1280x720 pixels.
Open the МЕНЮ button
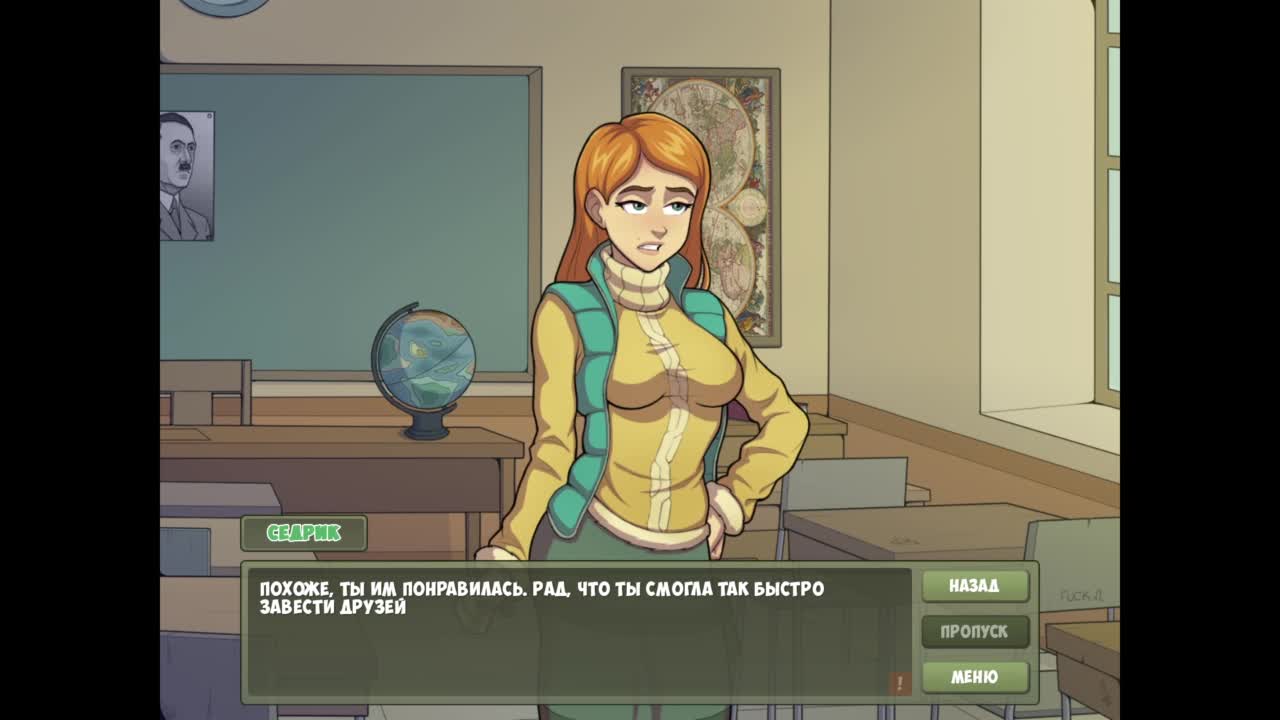(x=974, y=677)
